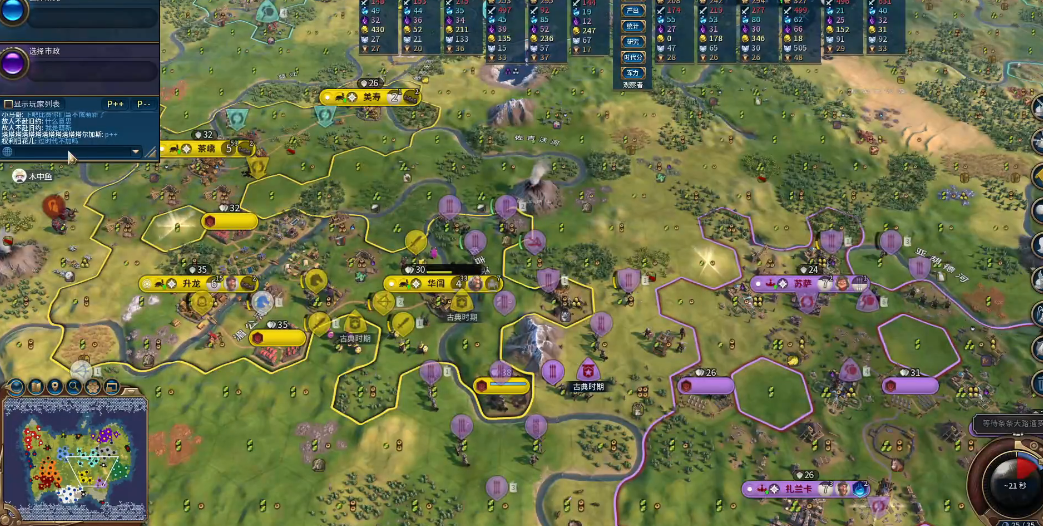Focus the chat text input box
This screenshot has height=526, width=1043.
click(x=70, y=152)
